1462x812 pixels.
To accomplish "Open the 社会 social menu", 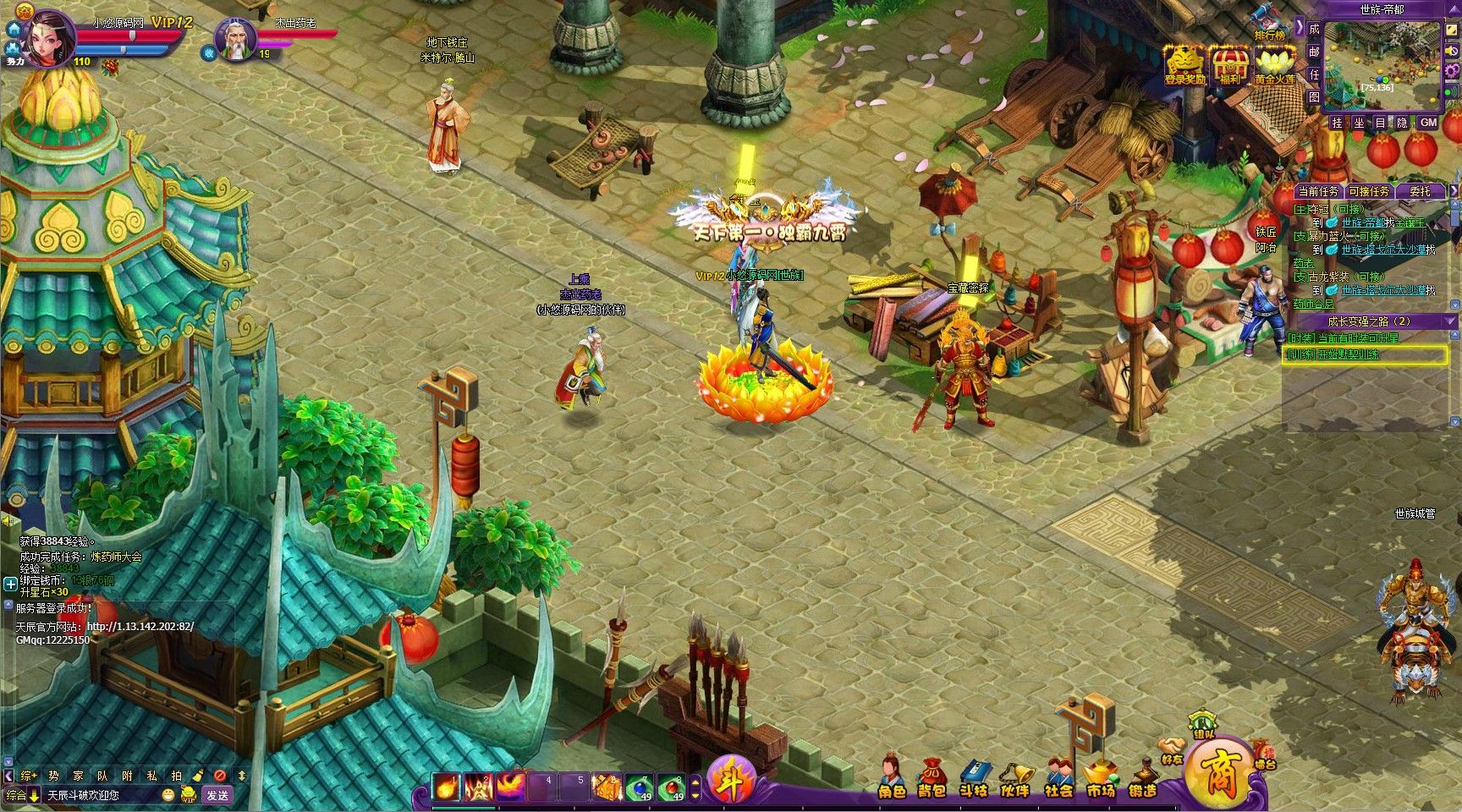I will 1058,778.
